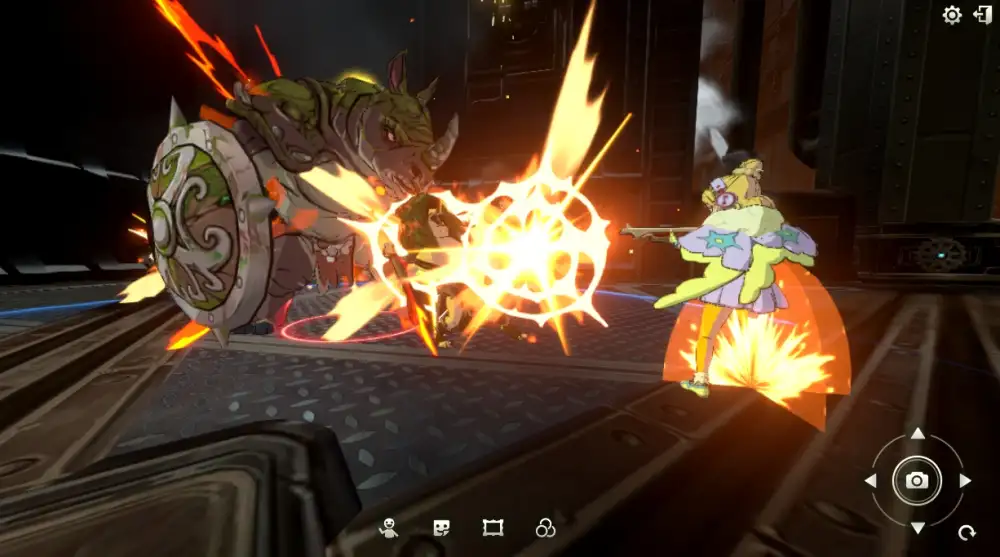Move the camera down with the down arrow
1000x557 pixels.
click(917, 527)
